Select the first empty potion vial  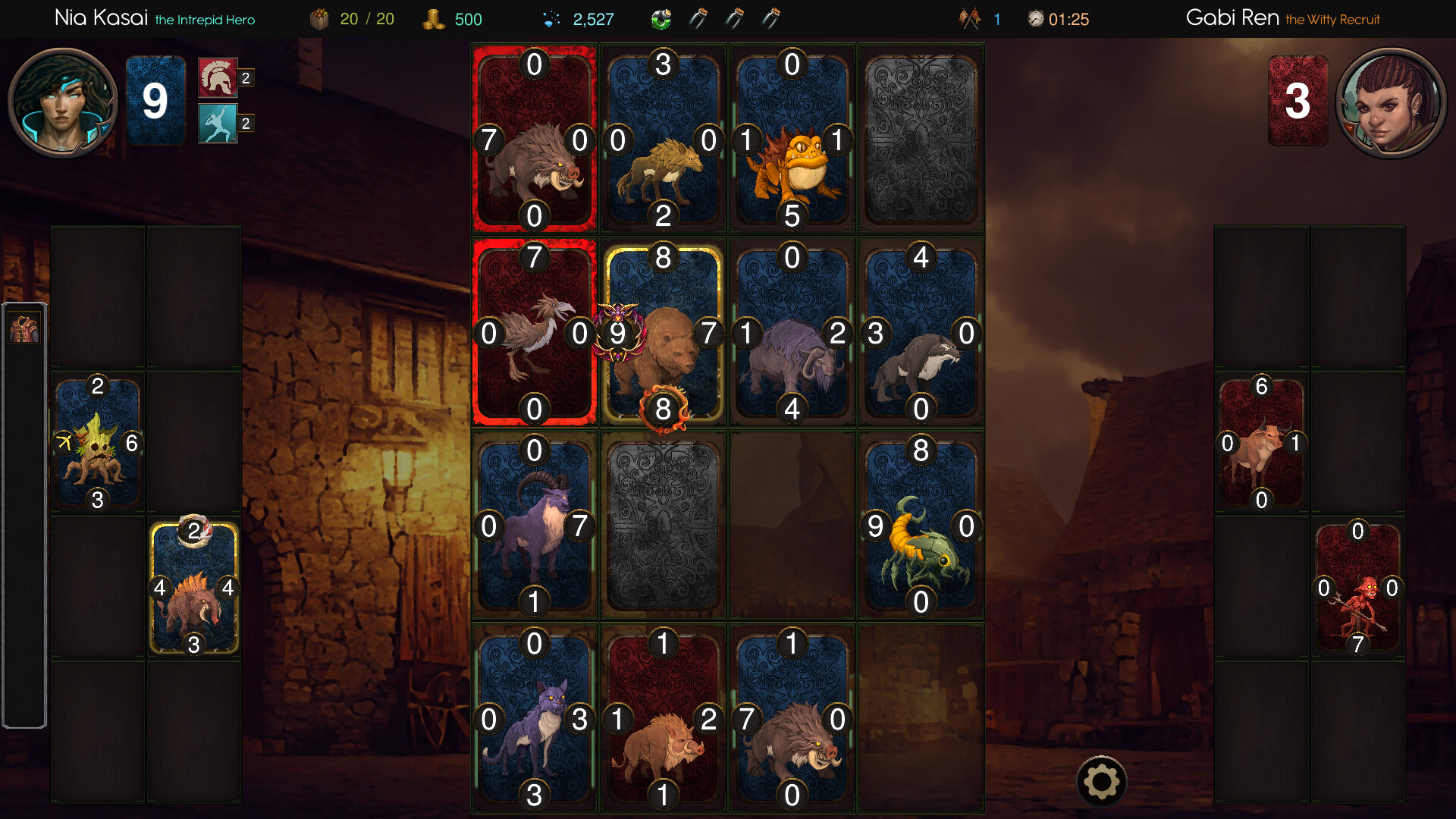(x=698, y=19)
